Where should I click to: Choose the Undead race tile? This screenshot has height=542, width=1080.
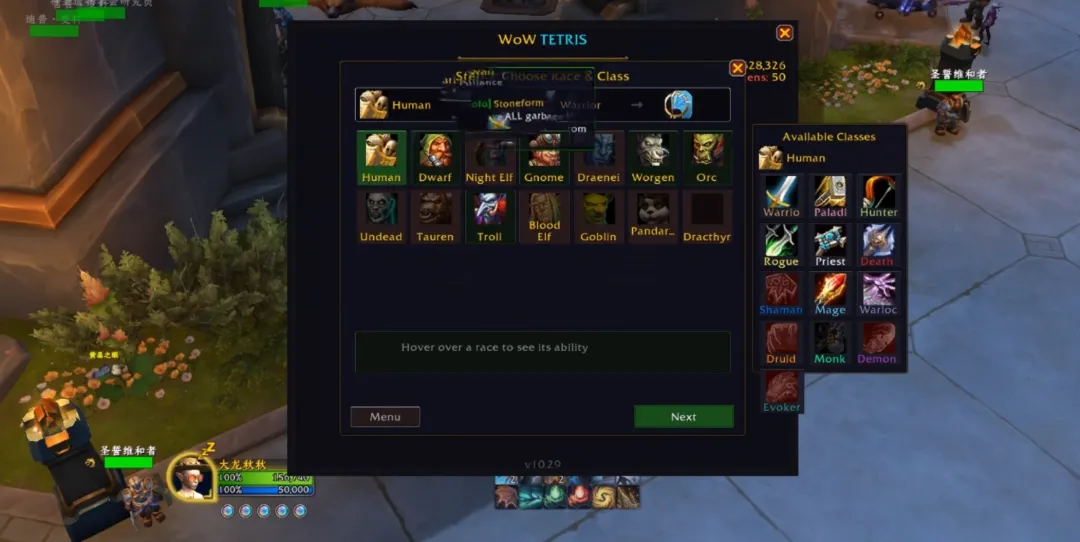381,216
